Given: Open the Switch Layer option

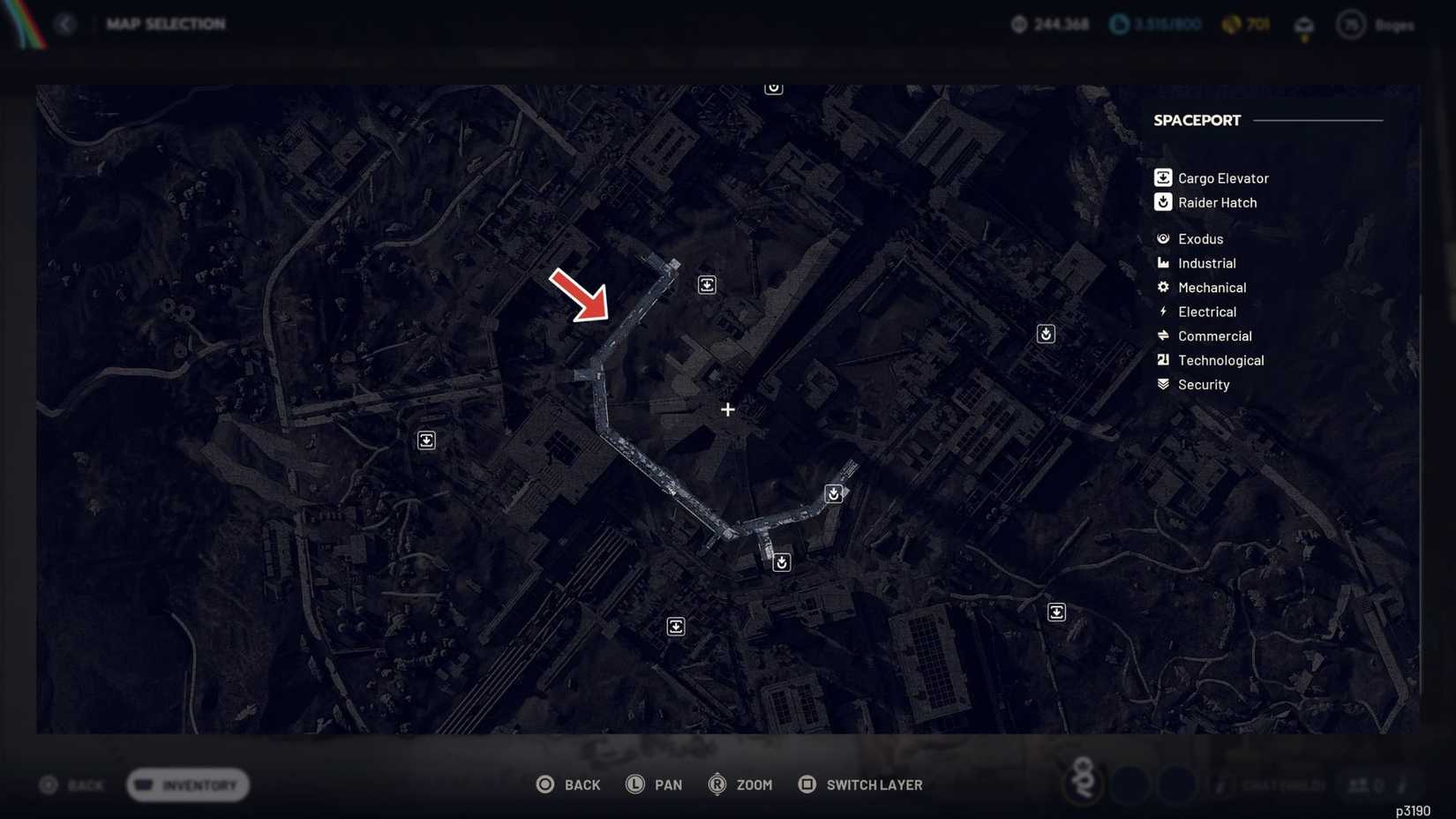Looking at the screenshot, I should 874,785.
